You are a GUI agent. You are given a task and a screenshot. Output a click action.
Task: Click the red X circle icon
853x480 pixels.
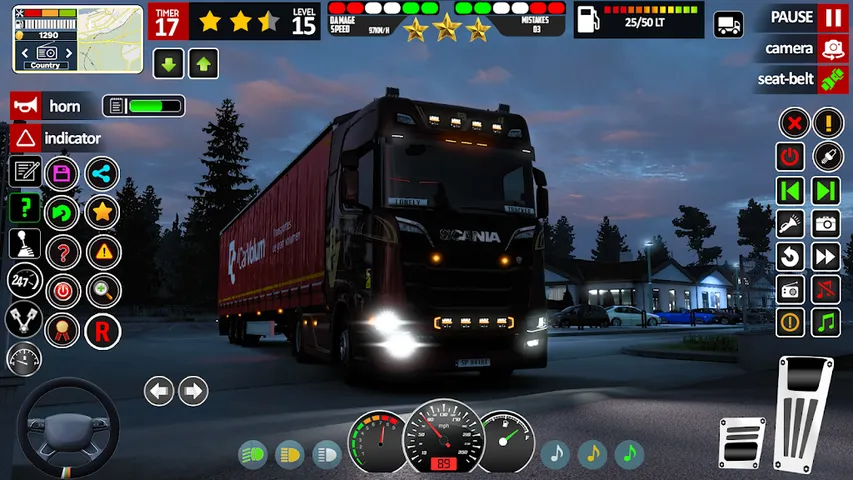tap(793, 124)
